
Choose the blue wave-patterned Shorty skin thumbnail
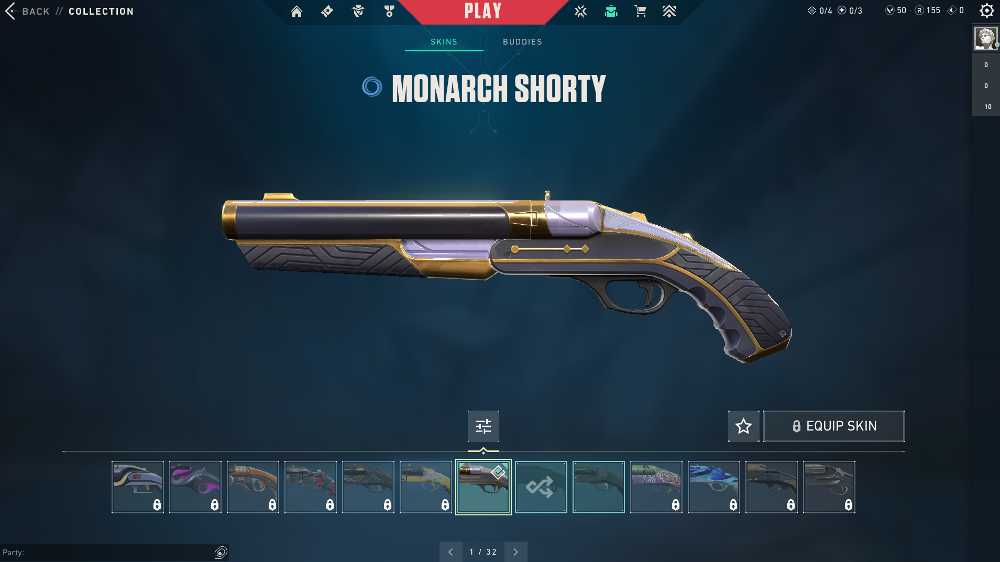tap(714, 487)
